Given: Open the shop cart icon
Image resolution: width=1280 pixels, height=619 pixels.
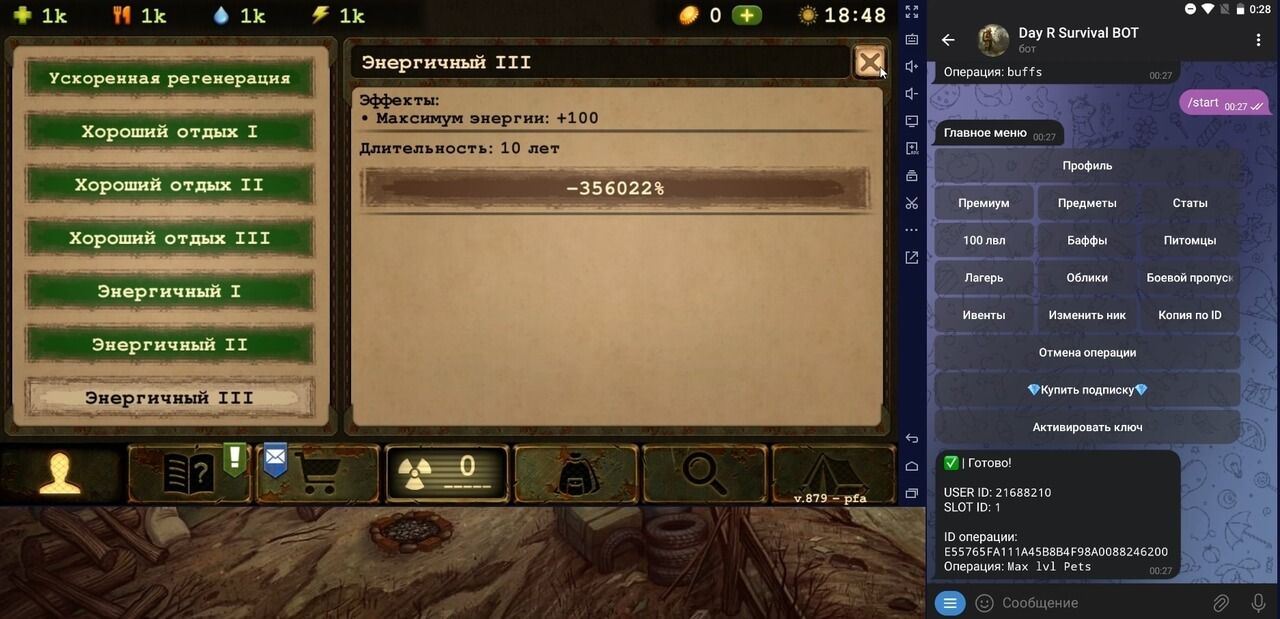Looking at the screenshot, I should [318, 473].
